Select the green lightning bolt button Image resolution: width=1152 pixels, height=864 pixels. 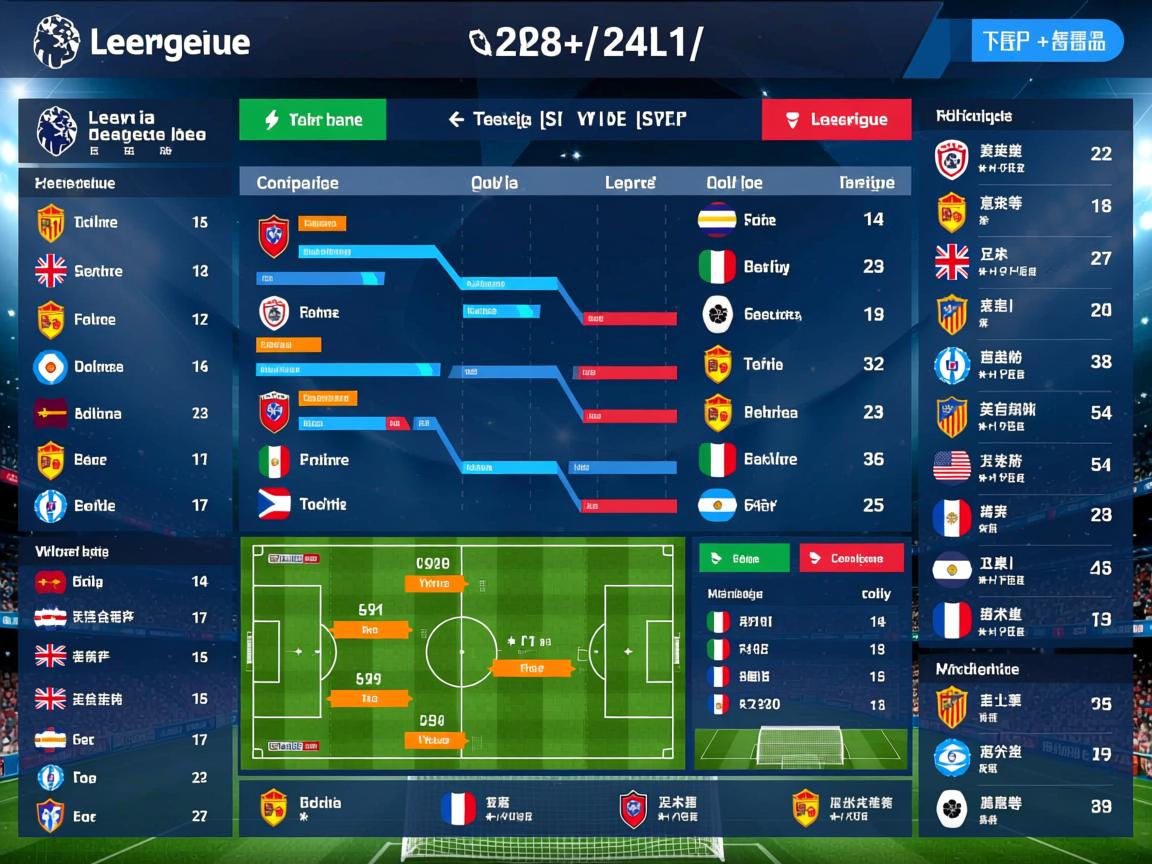pos(312,120)
